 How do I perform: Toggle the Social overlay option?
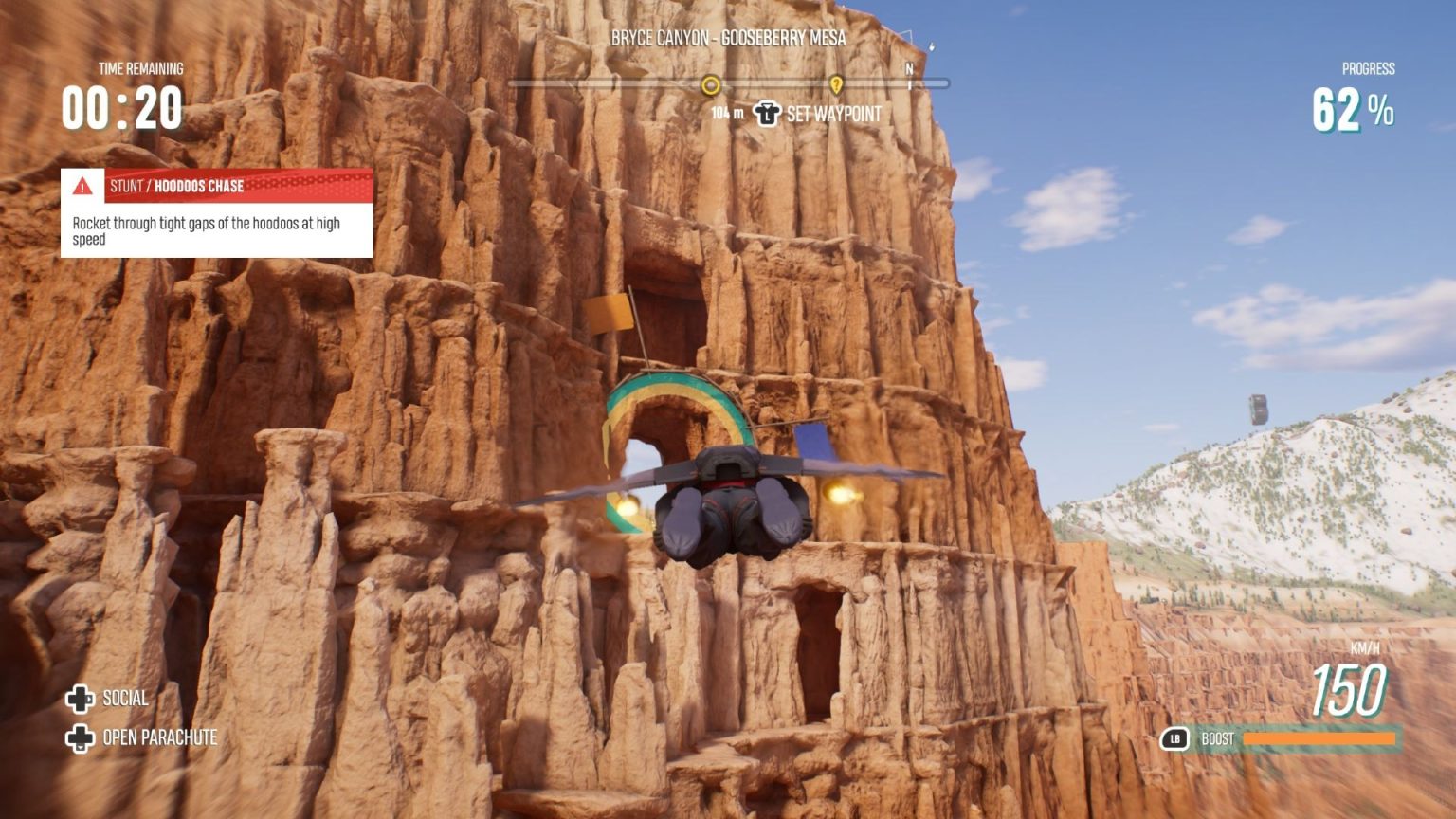(124, 700)
